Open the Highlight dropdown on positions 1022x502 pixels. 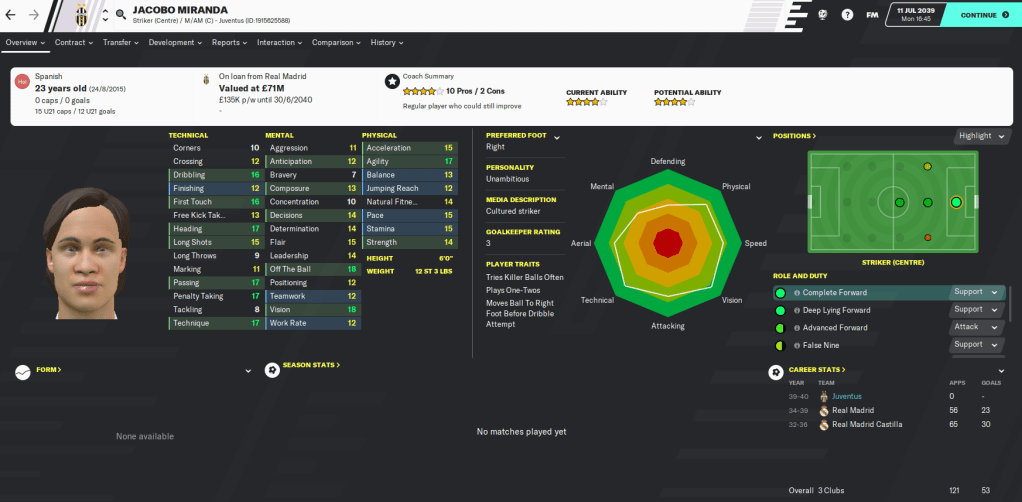point(979,136)
